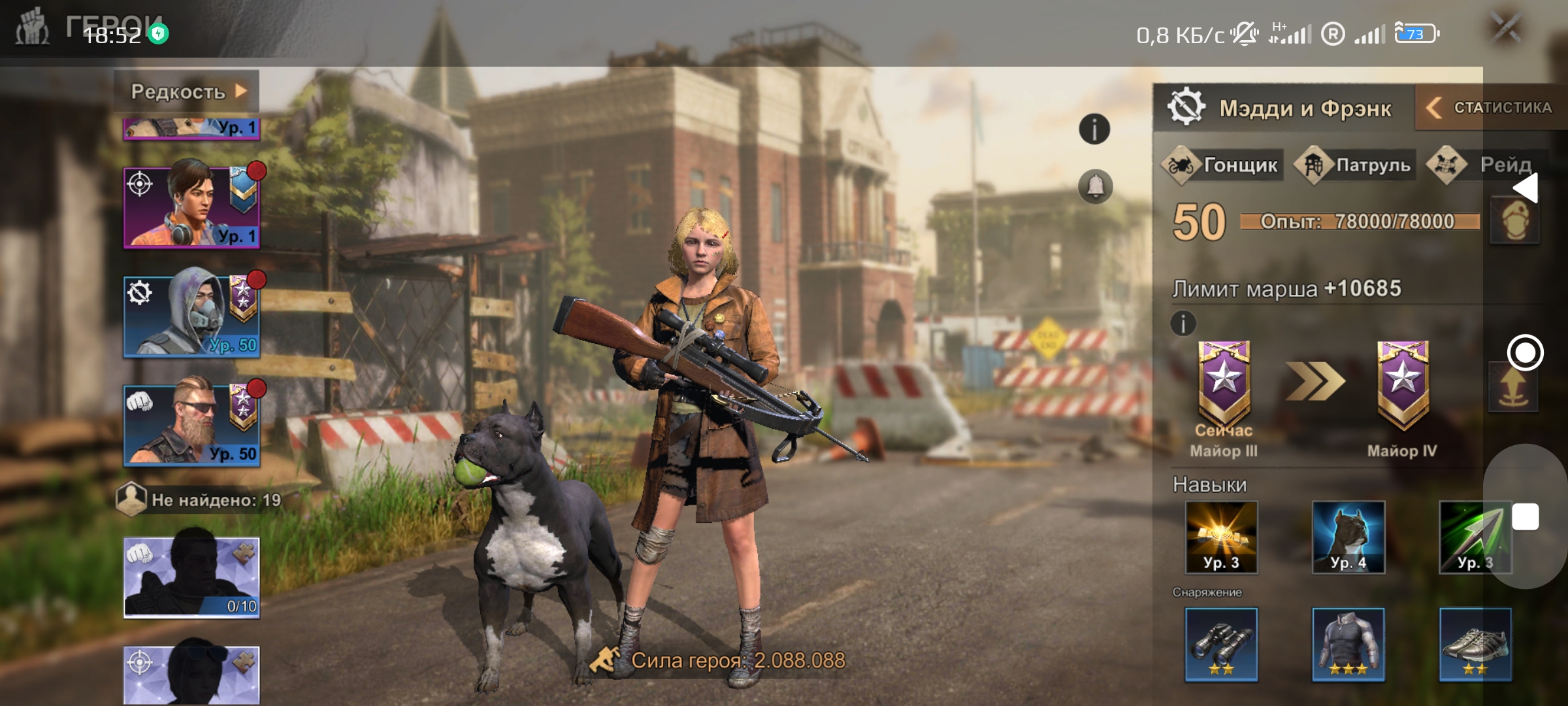Open the dog skill at level 4
This screenshot has width=1568, height=706.
(x=1348, y=537)
